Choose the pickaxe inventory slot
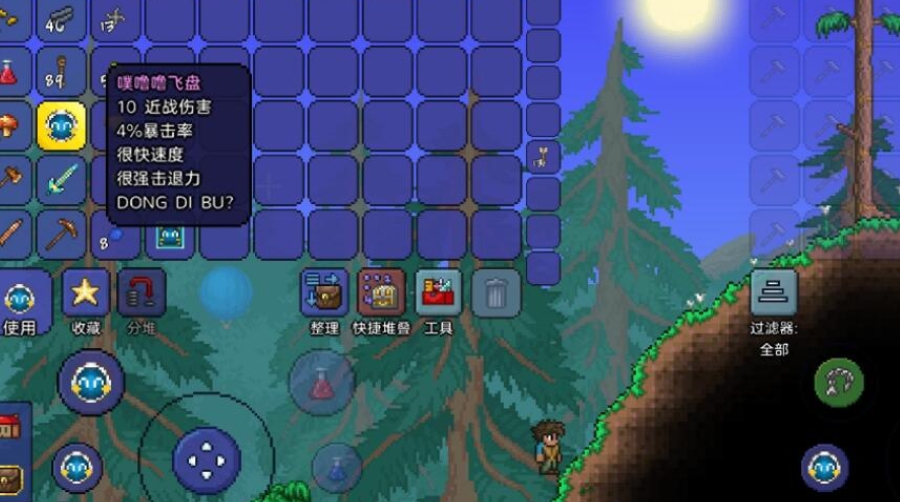This screenshot has height=502, width=900. 61,234
